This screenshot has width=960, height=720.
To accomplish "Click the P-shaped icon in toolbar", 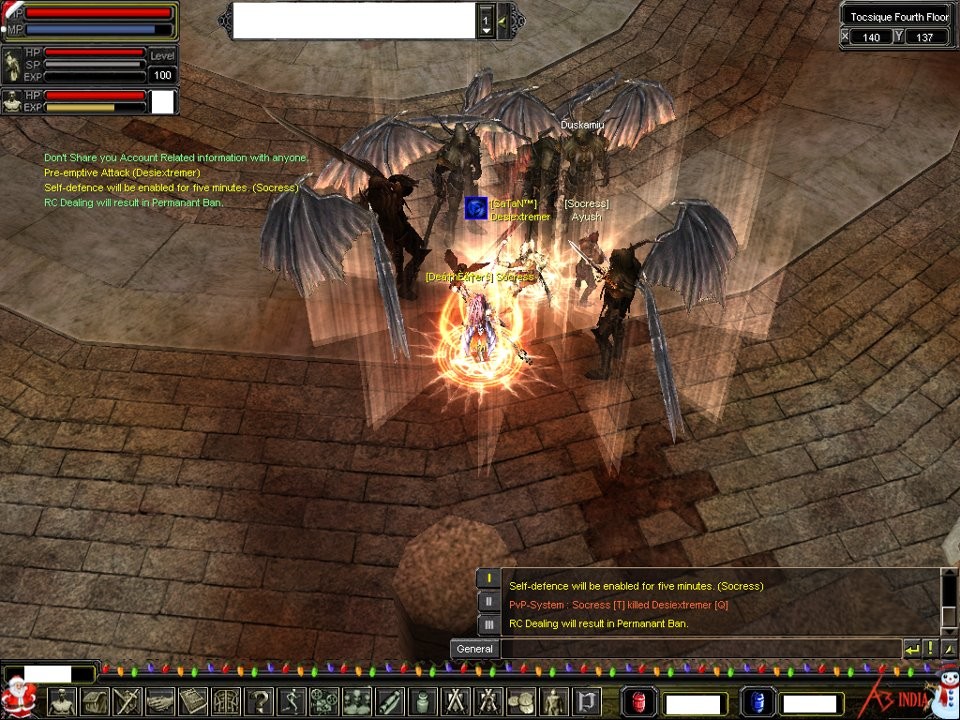I will [586, 702].
